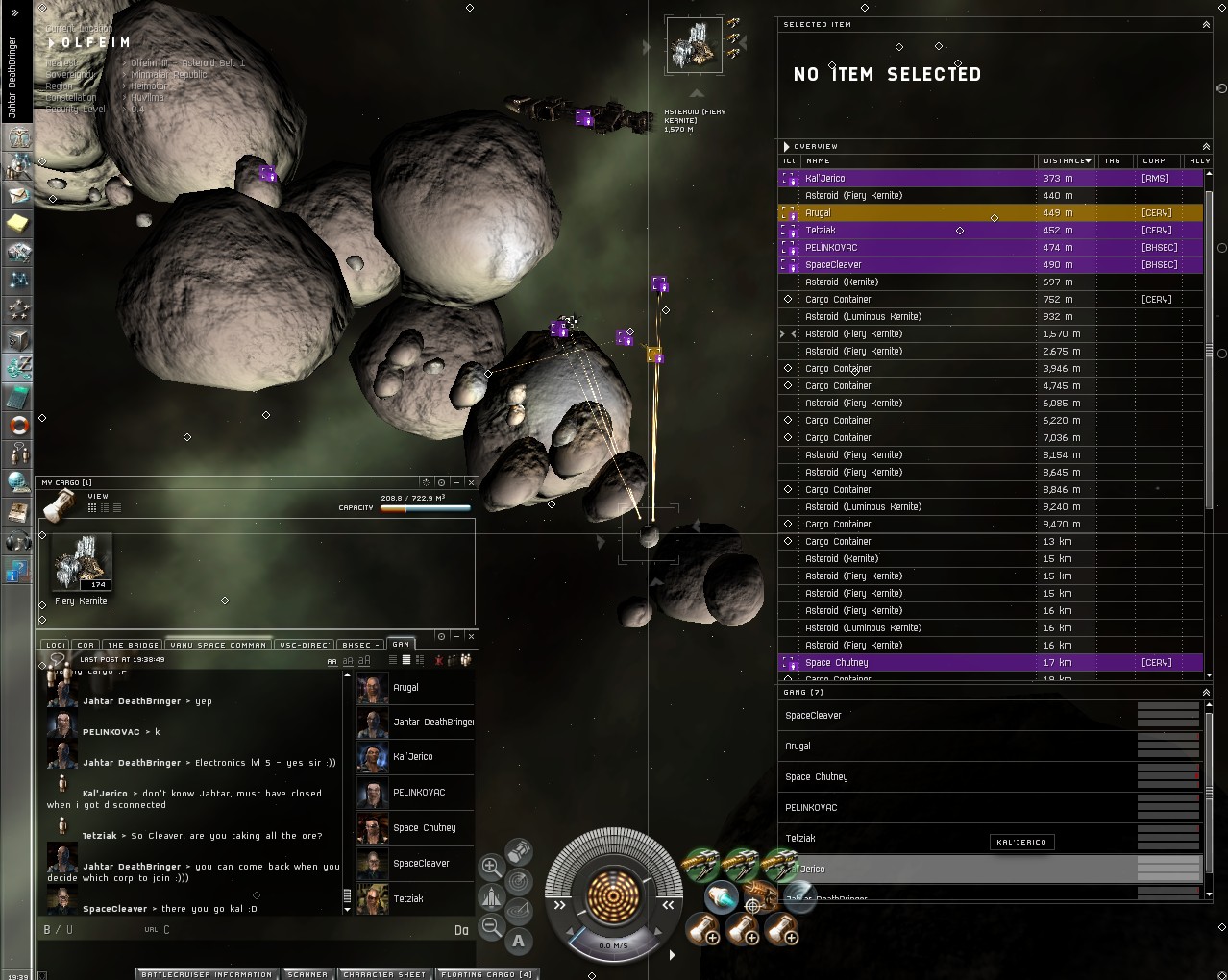Viewport: 1228px width, 980px height.
Task: Sort overview by the Name column
Action: (x=913, y=160)
